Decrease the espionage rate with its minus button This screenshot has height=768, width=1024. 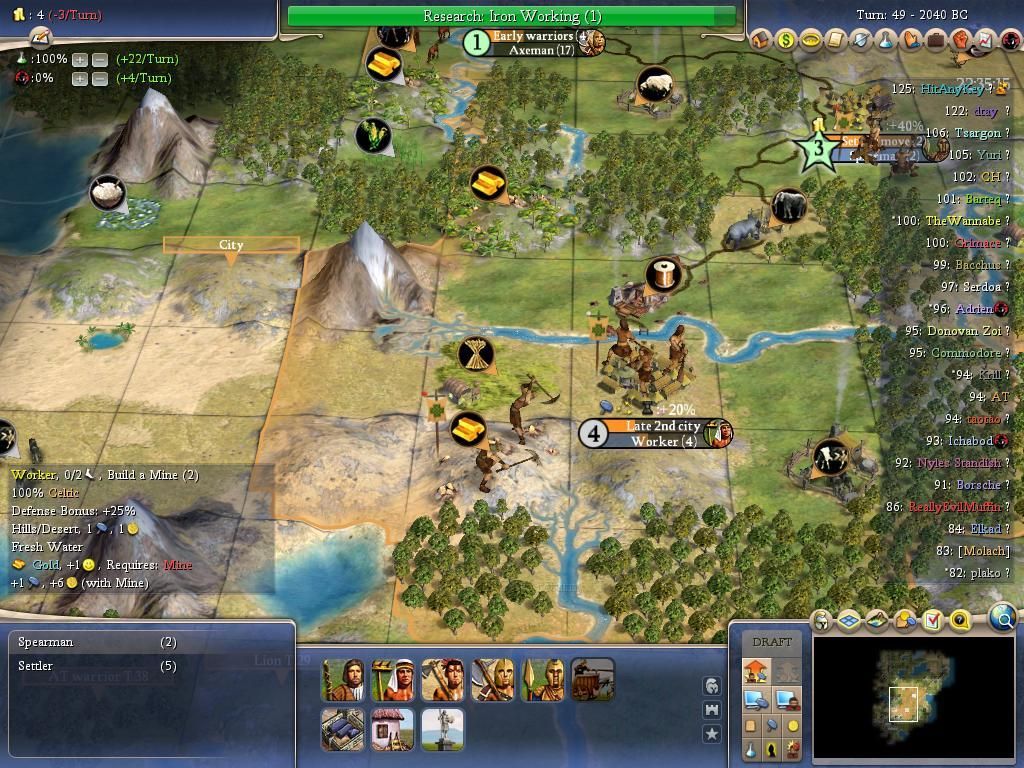point(100,78)
